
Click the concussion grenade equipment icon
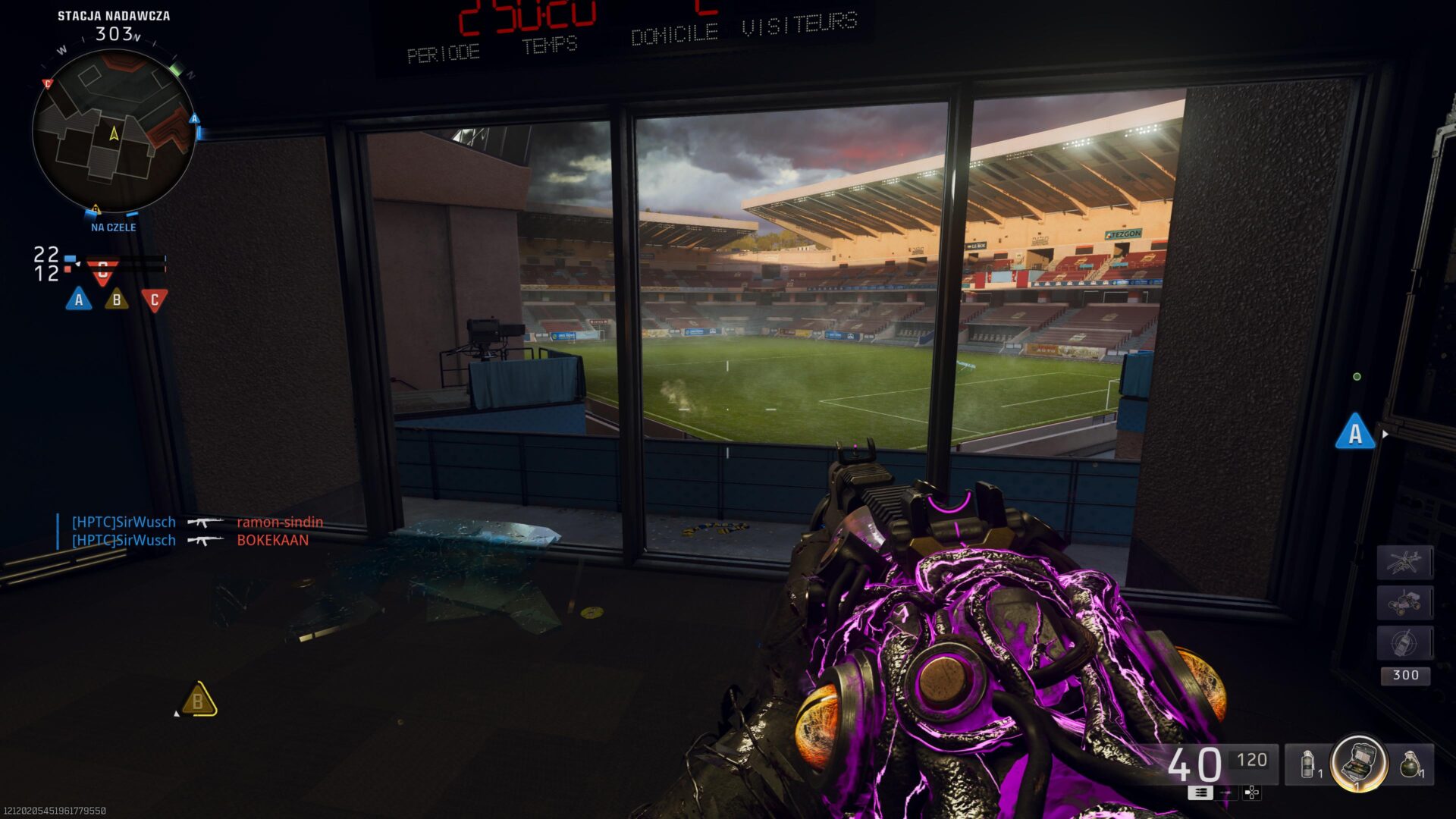point(1308,764)
